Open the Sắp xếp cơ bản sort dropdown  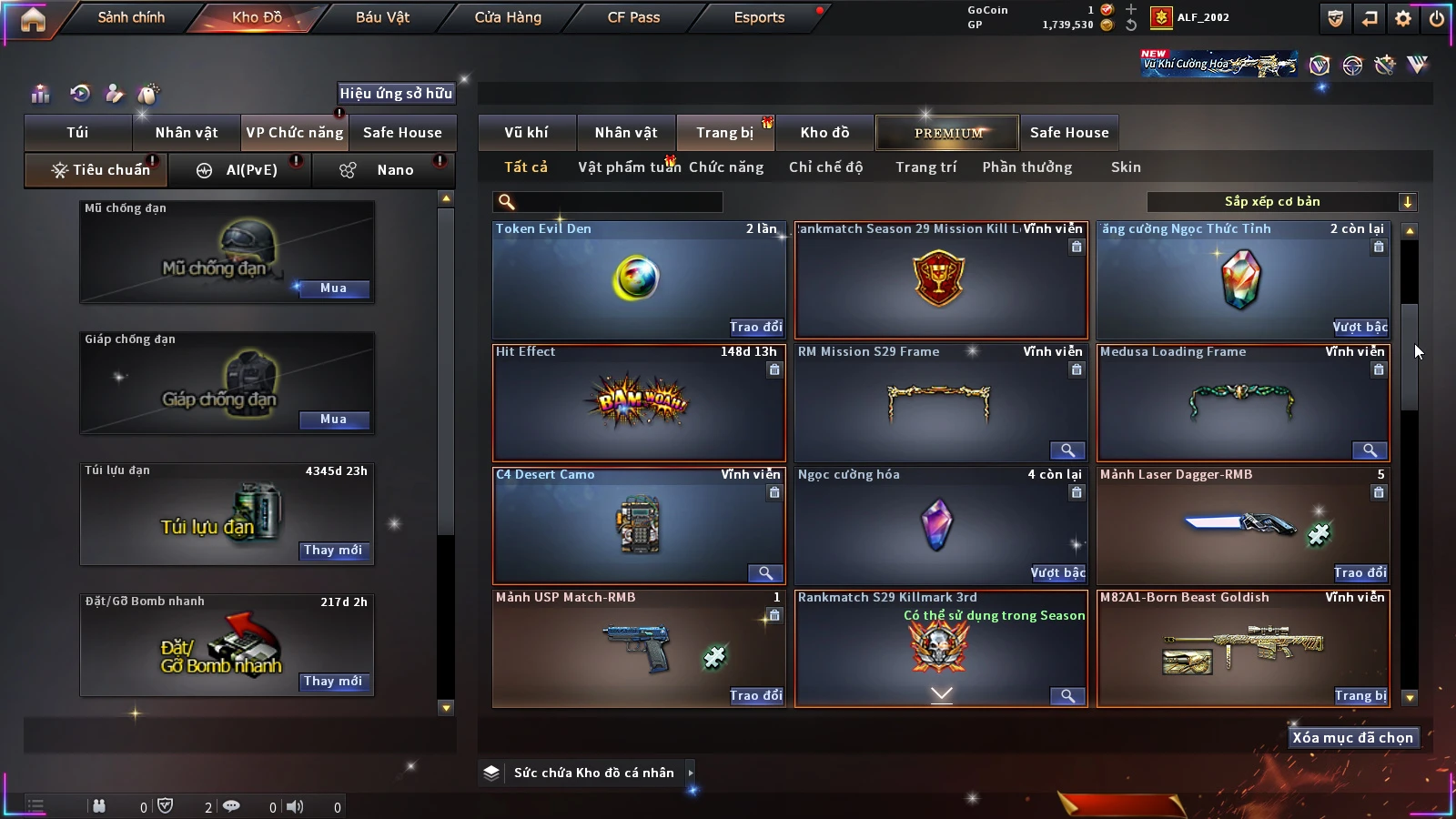point(1281,202)
